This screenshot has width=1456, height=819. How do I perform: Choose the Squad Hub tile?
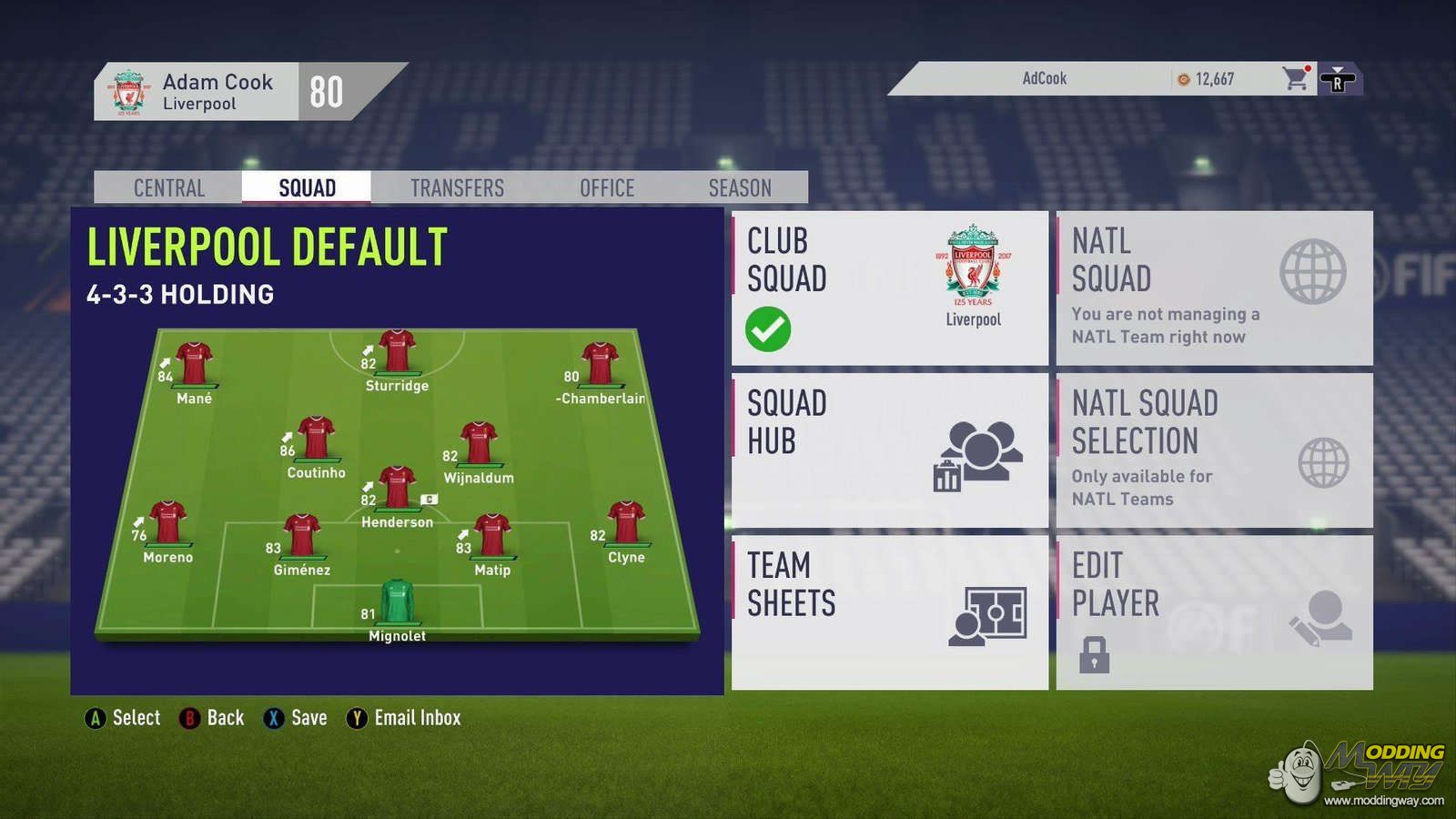(x=889, y=450)
